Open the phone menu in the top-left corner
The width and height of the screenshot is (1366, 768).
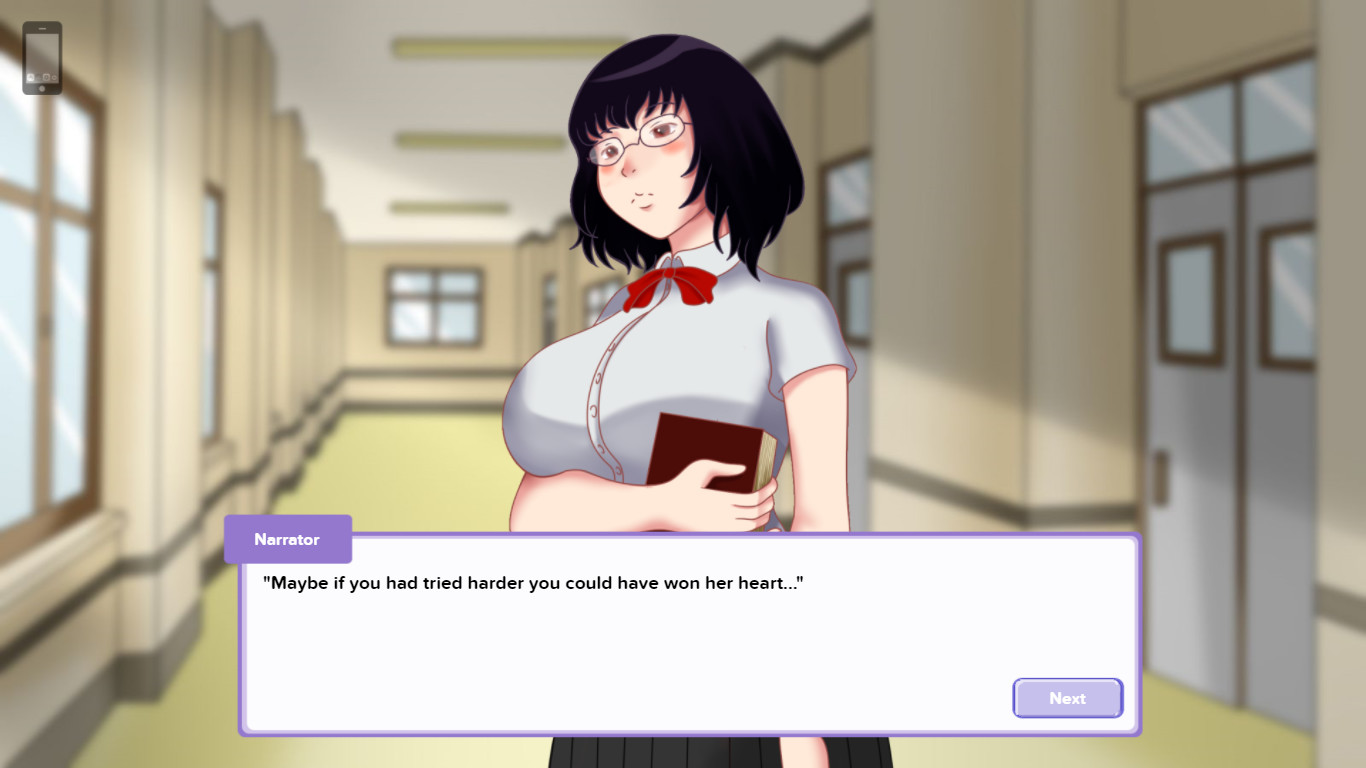[x=42, y=57]
